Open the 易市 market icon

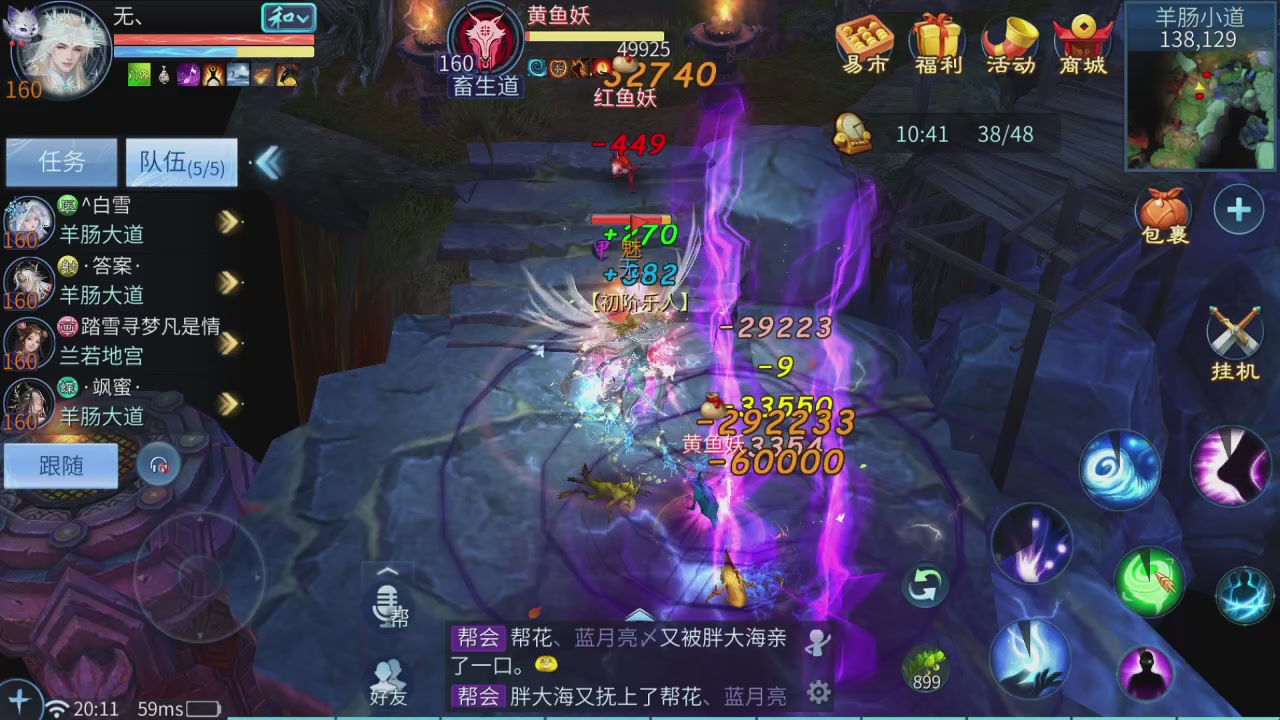(862, 44)
